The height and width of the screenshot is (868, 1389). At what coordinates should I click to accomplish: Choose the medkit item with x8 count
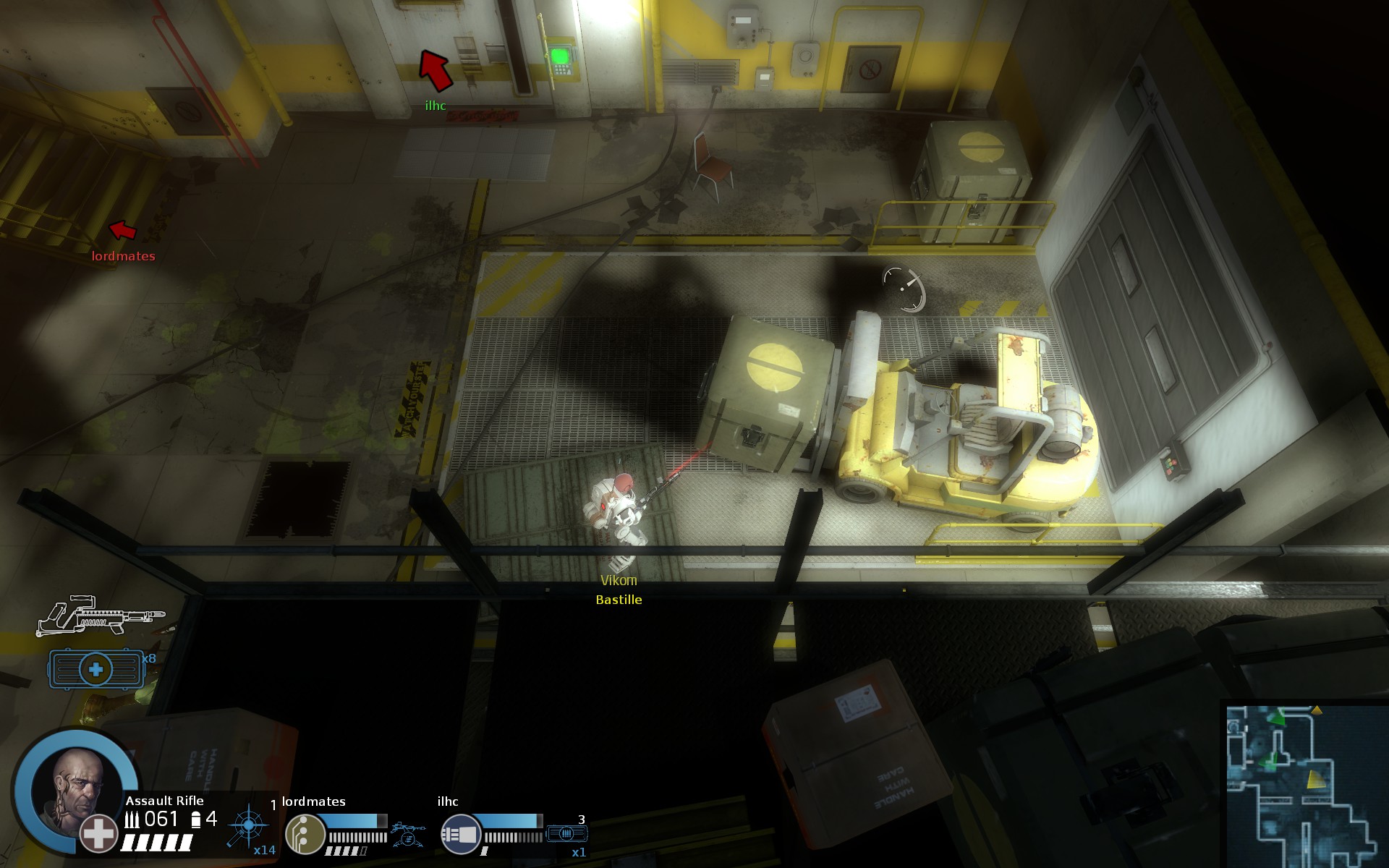tap(96, 669)
